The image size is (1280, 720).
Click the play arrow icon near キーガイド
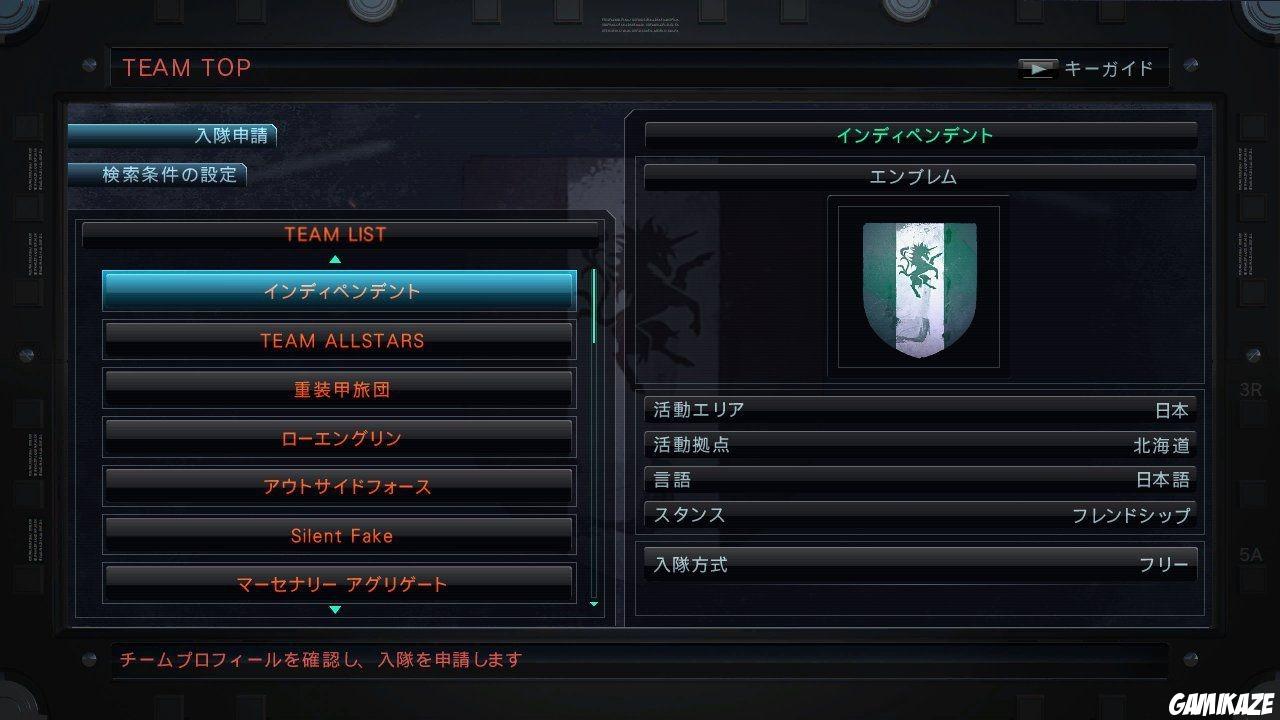pos(1039,68)
